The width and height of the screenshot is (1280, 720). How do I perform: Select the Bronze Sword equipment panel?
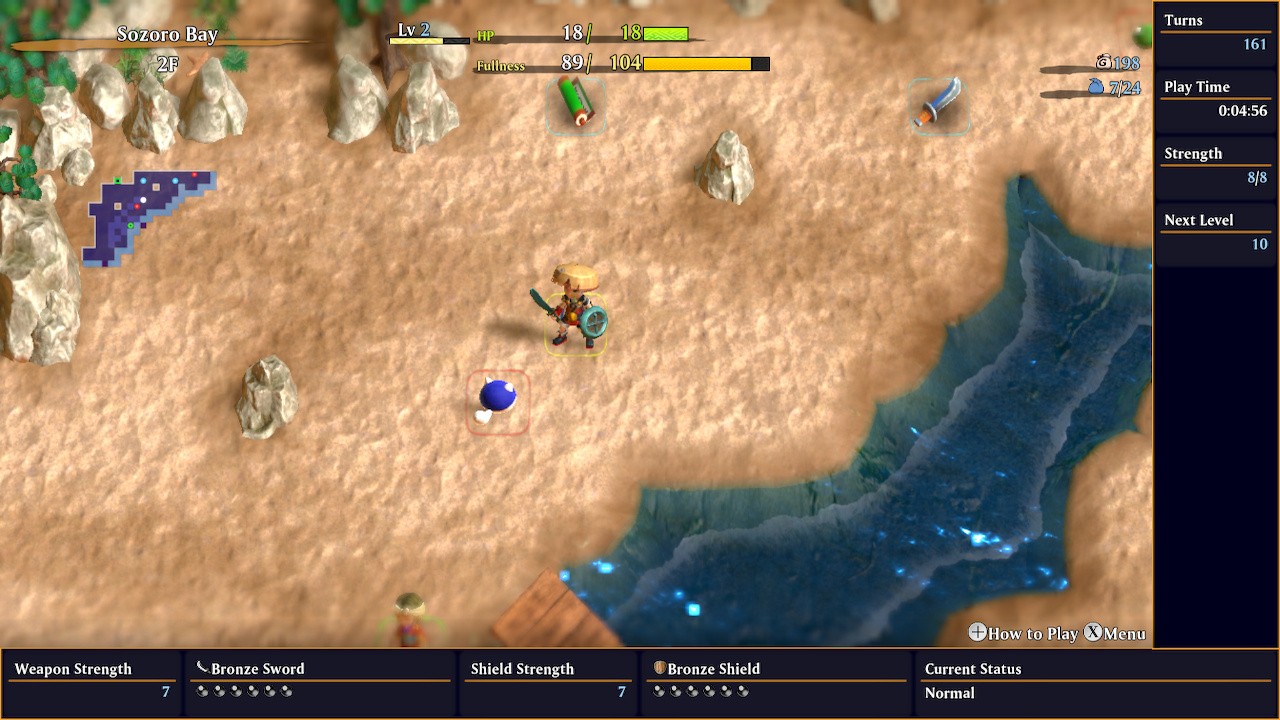(320, 680)
